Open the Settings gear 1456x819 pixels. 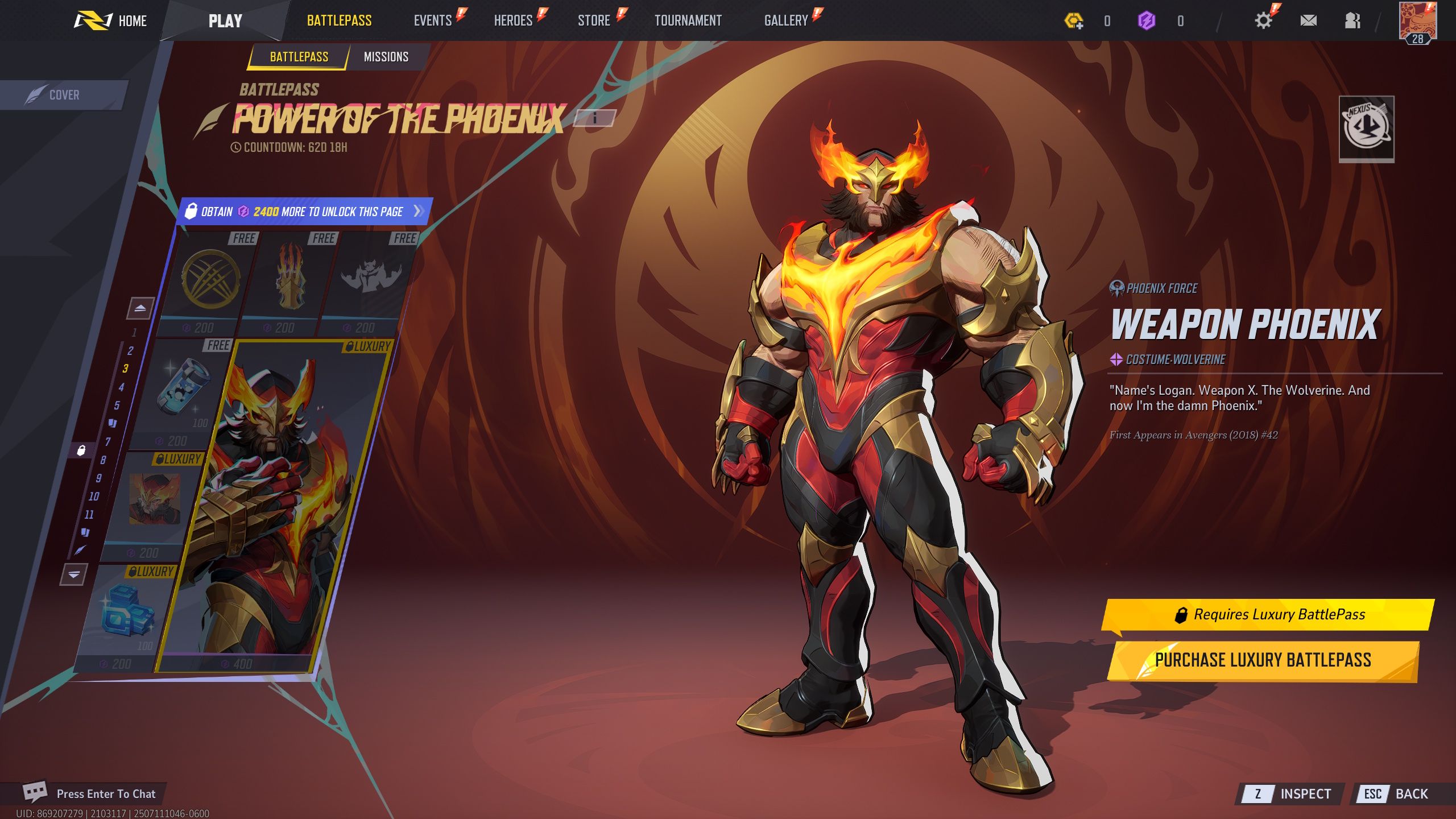(x=1262, y=20)
